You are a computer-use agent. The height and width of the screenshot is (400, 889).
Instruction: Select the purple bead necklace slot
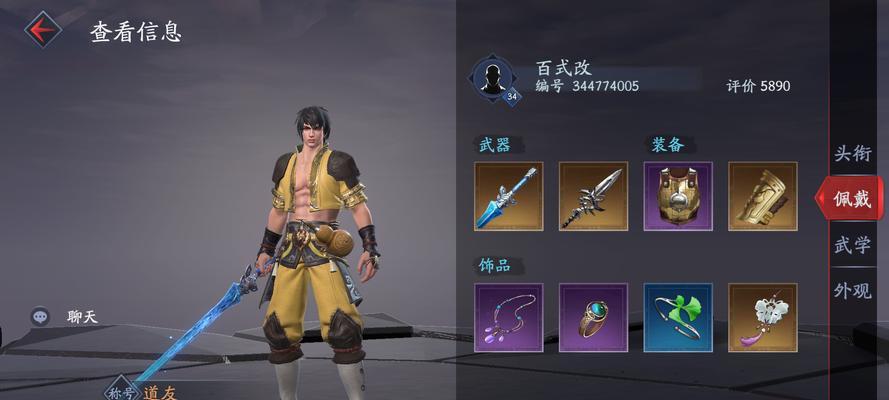(x=508, y=318)
